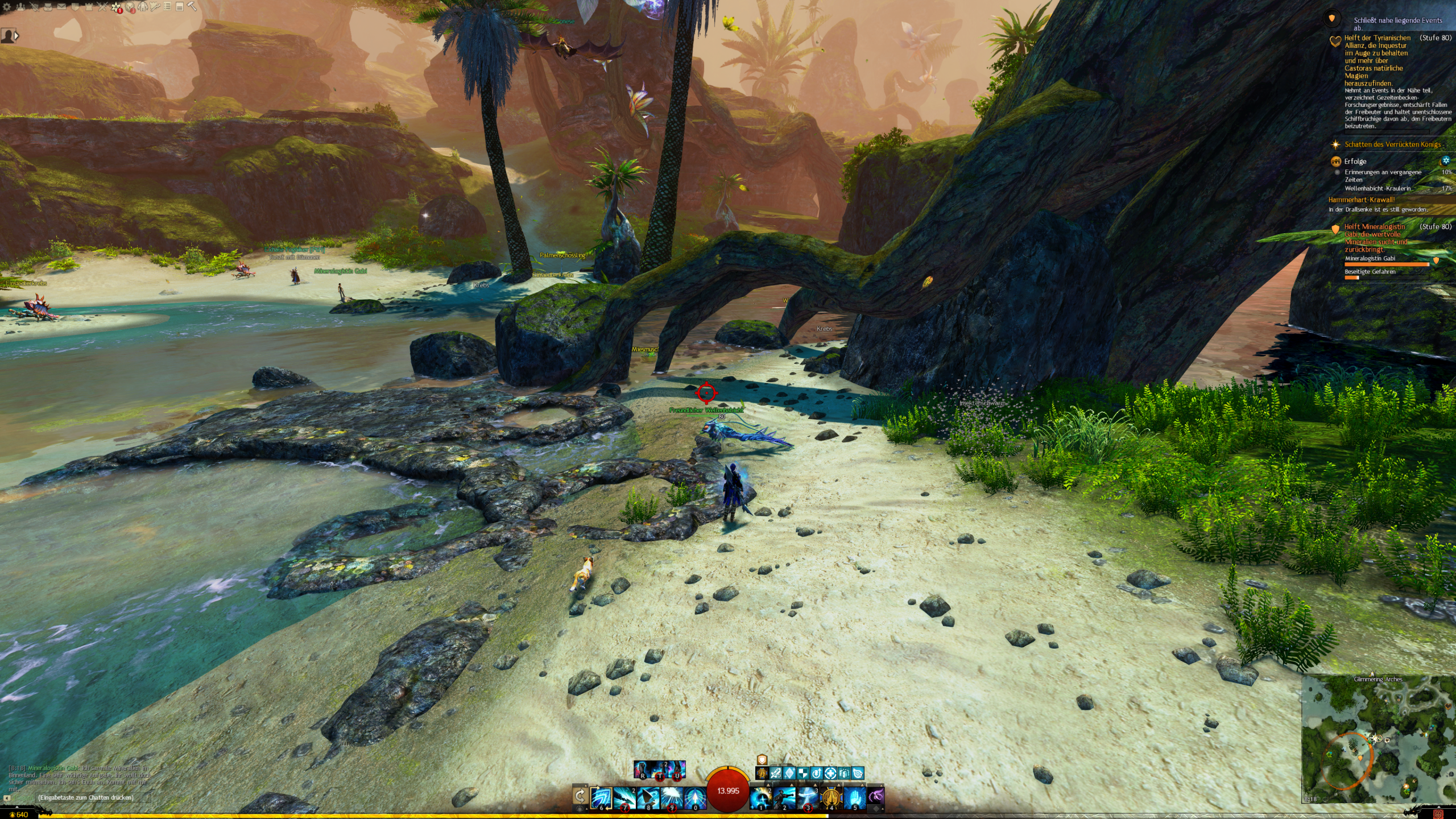The height and width of the screenshot is (819, 1456).
Task: Use the martial-stance utility skill on key 2
Action: pyautogui.click(x=784, y=797)
